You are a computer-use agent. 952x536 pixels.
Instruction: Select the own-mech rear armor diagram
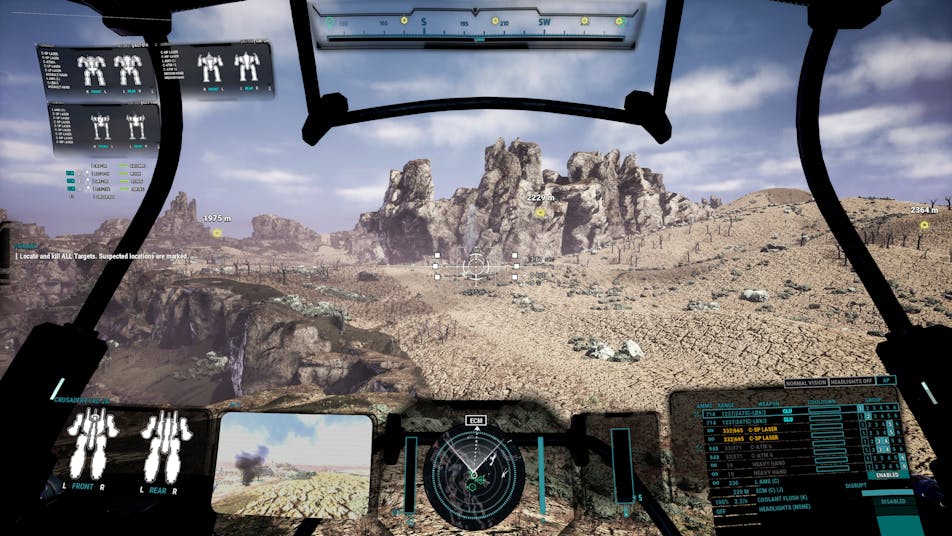pos(165,446)
